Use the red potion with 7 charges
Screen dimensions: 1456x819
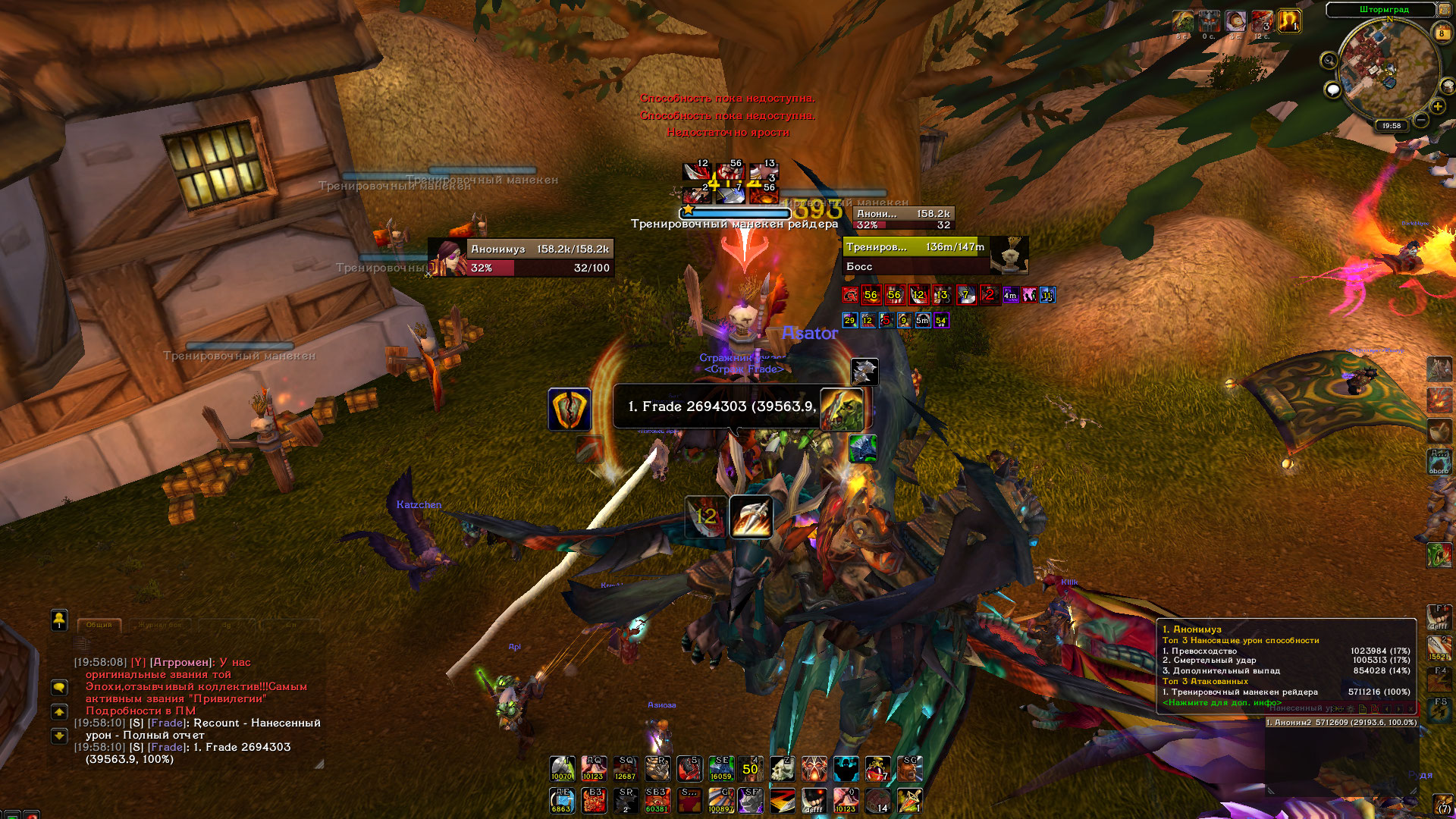click(877, 769)
